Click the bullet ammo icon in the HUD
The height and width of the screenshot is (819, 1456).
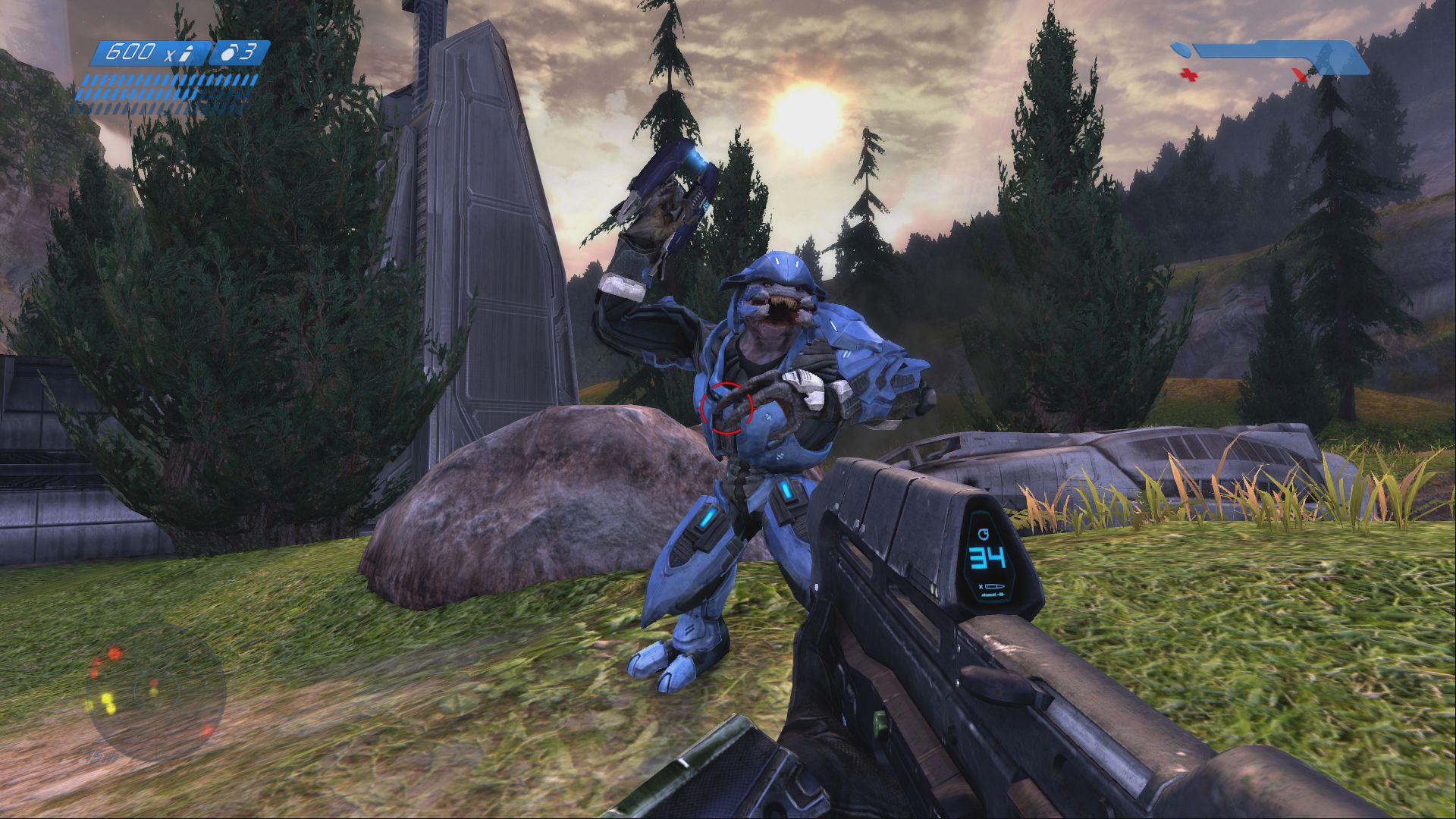pos(186,52)
